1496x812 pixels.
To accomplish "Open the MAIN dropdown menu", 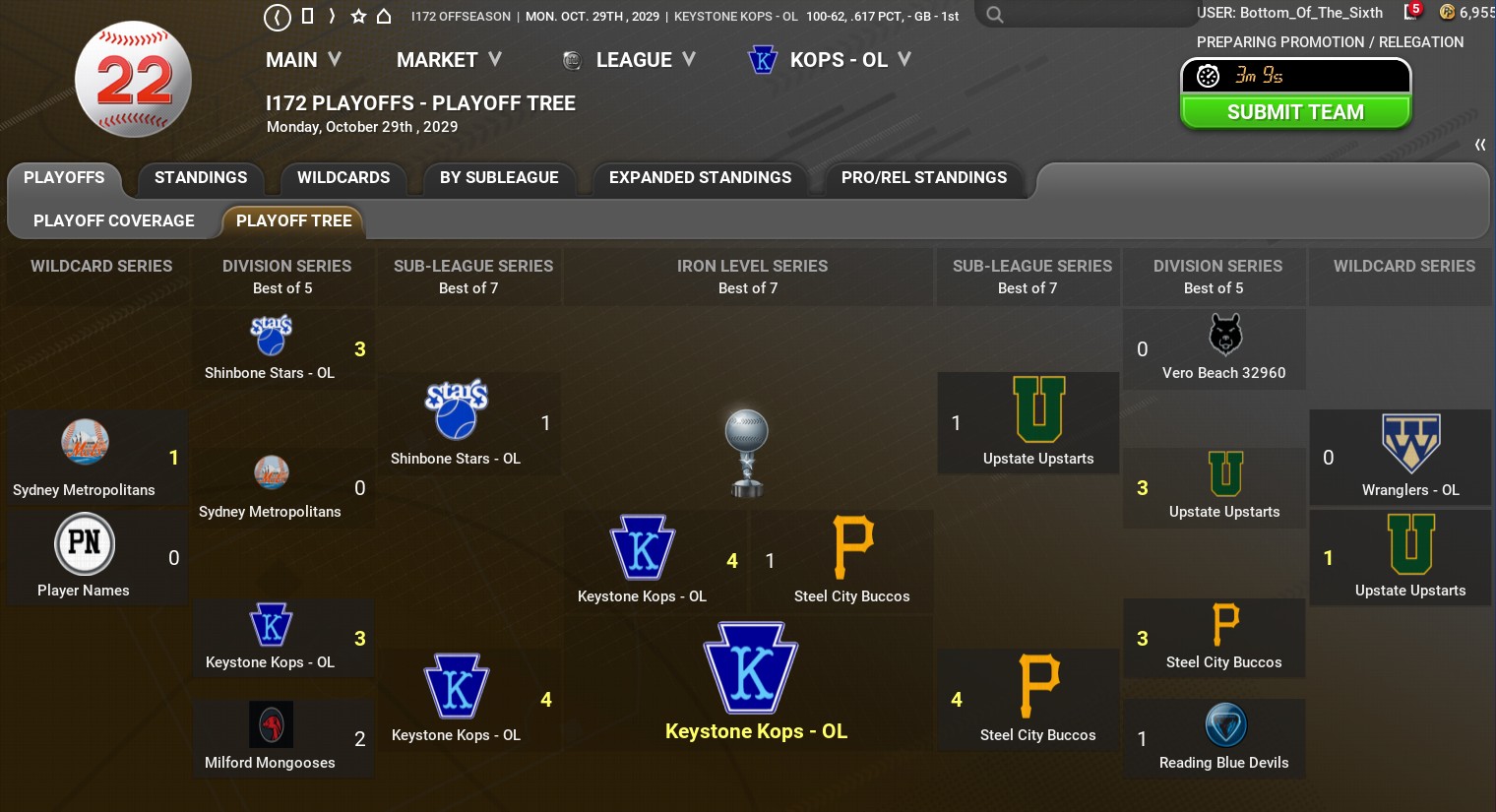I will [x=303, y=60].
